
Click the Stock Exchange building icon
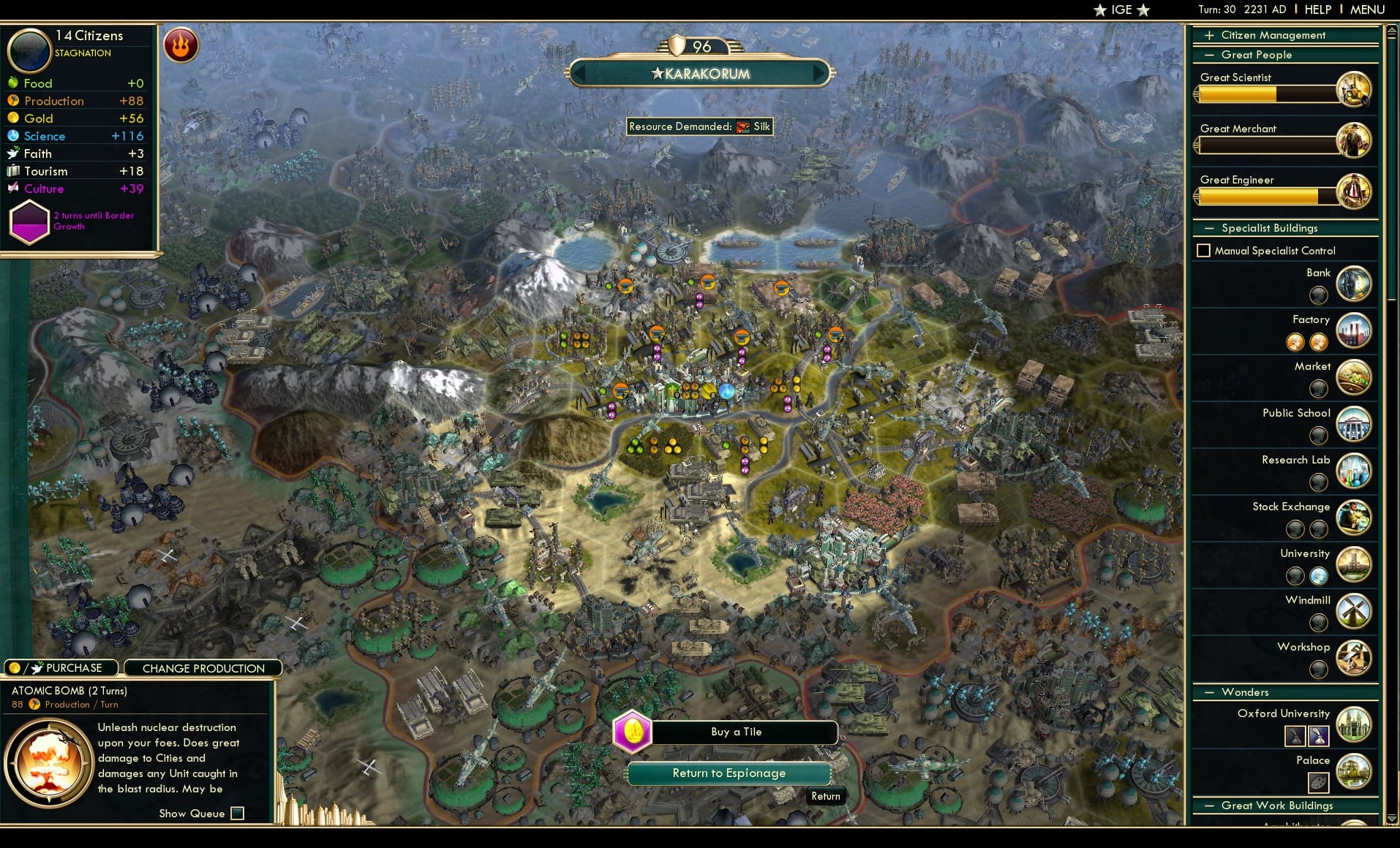(1354, 518)
